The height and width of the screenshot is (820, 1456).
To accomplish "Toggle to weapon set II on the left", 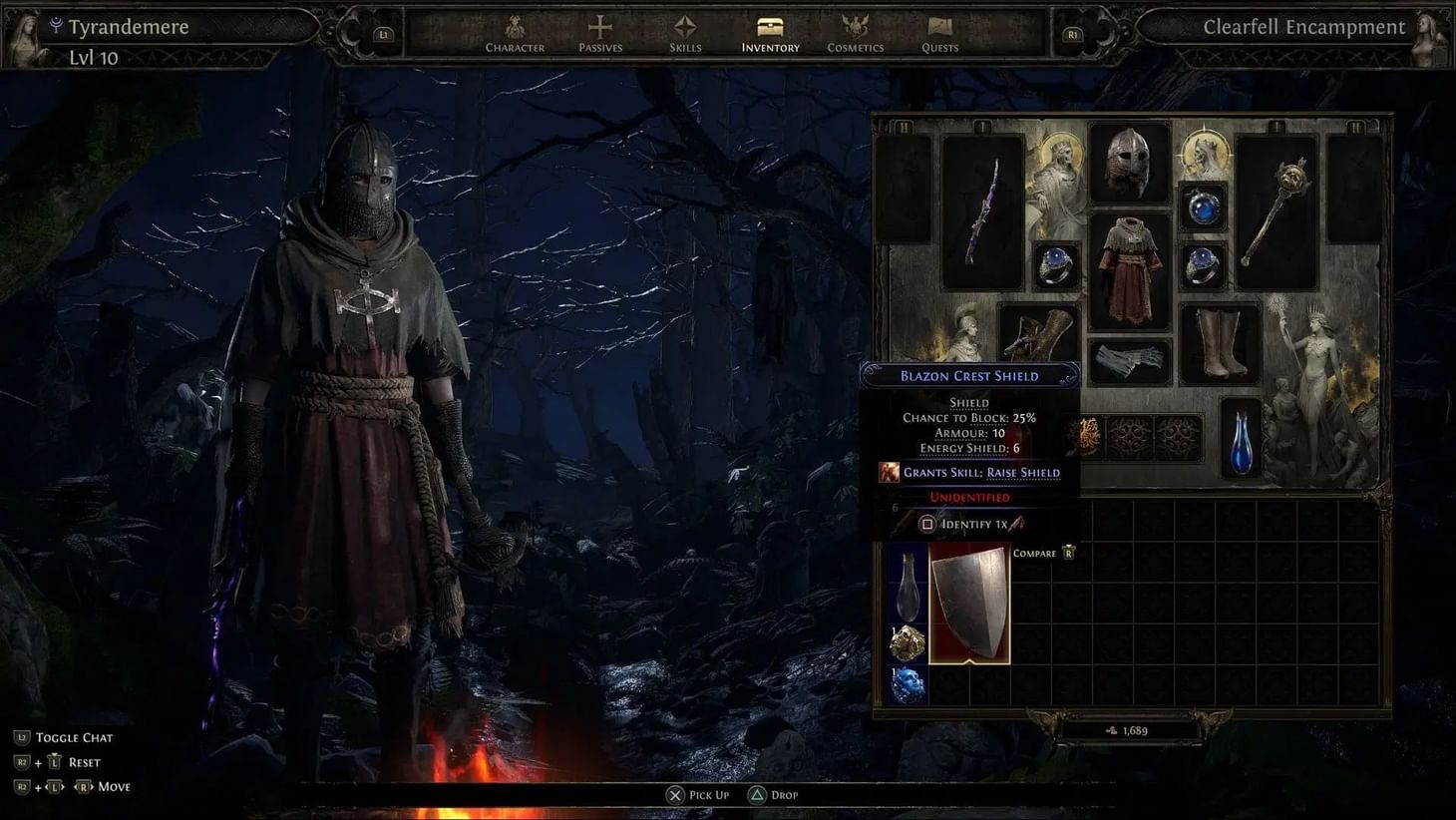I will (904, 127).
